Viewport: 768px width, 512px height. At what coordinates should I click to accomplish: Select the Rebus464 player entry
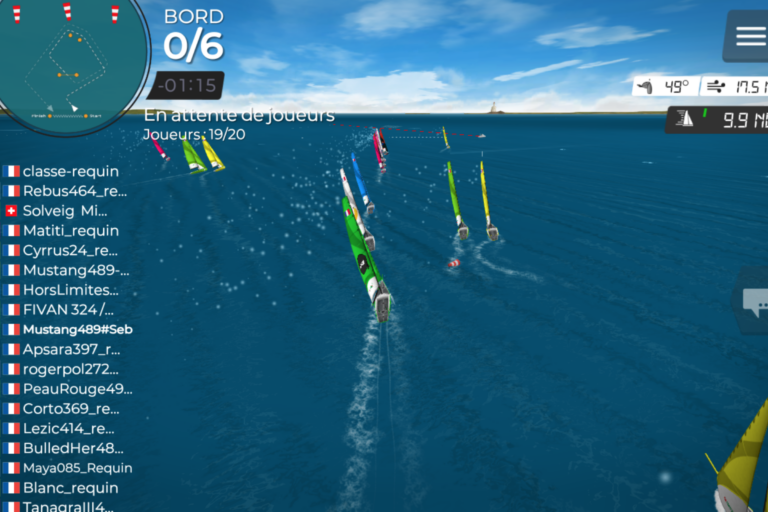coord(74,191)
